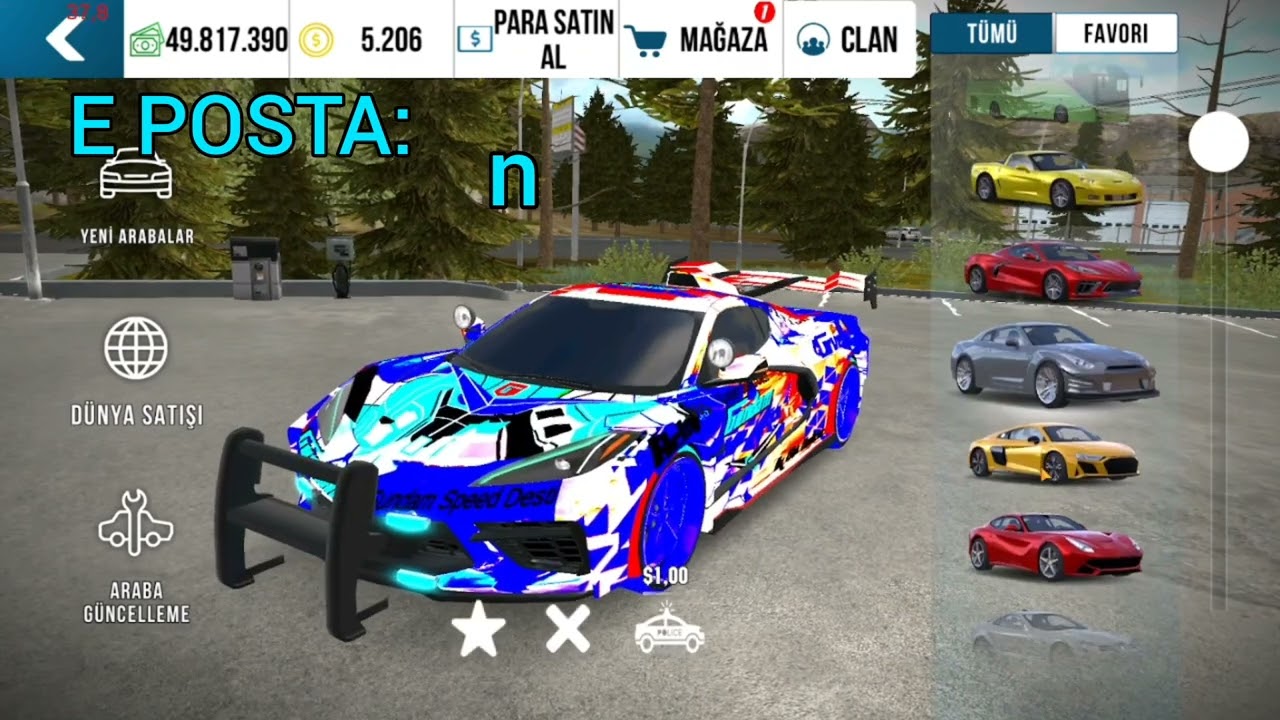This screenshot has width=1280, height=720.
Task: Click the cash balance display
Action: (208, 40)
